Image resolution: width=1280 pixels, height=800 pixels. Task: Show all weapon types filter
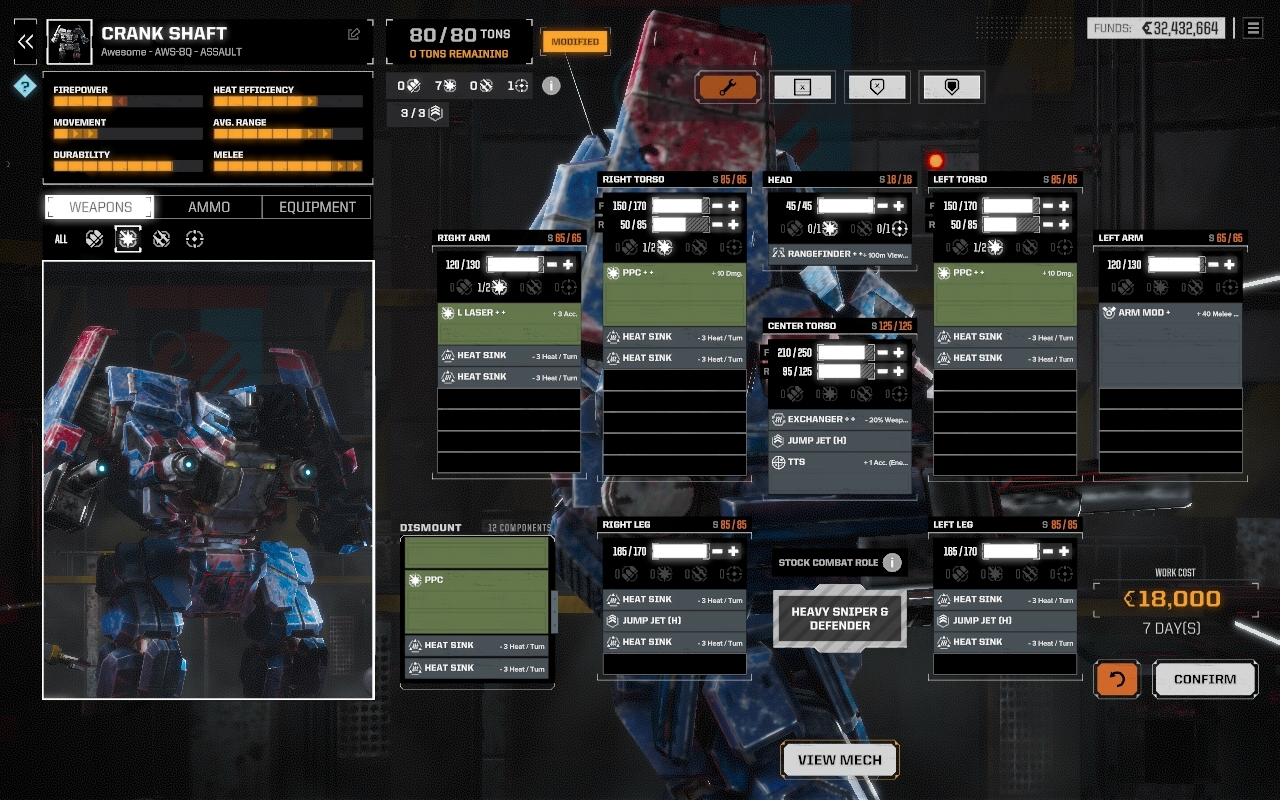pyautogui.click(x=61, y=239)
